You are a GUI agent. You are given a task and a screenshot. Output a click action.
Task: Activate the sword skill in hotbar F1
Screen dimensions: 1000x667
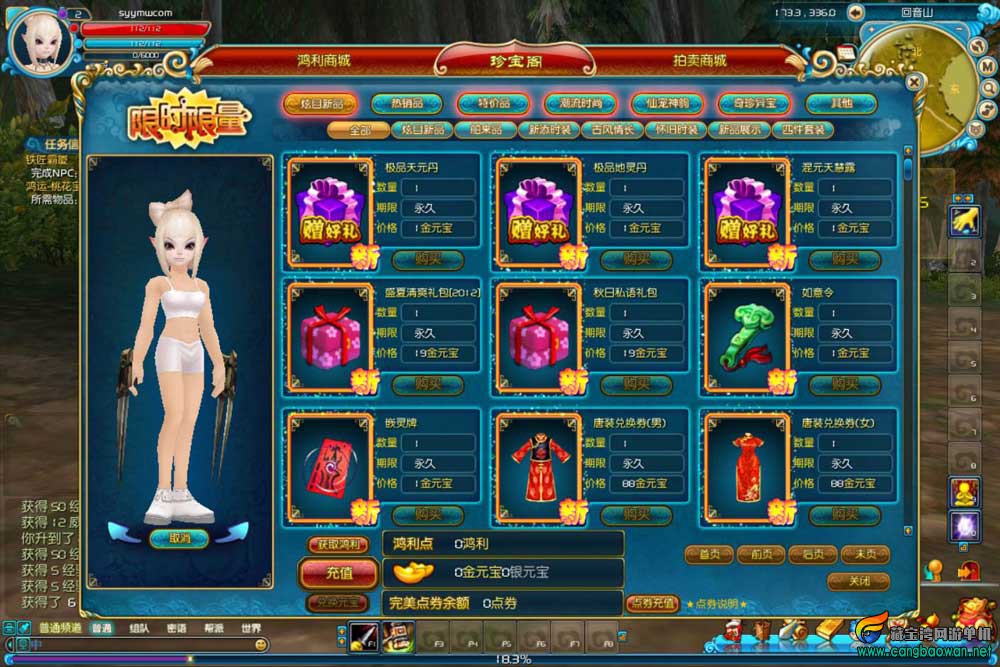tap(364, 636)
